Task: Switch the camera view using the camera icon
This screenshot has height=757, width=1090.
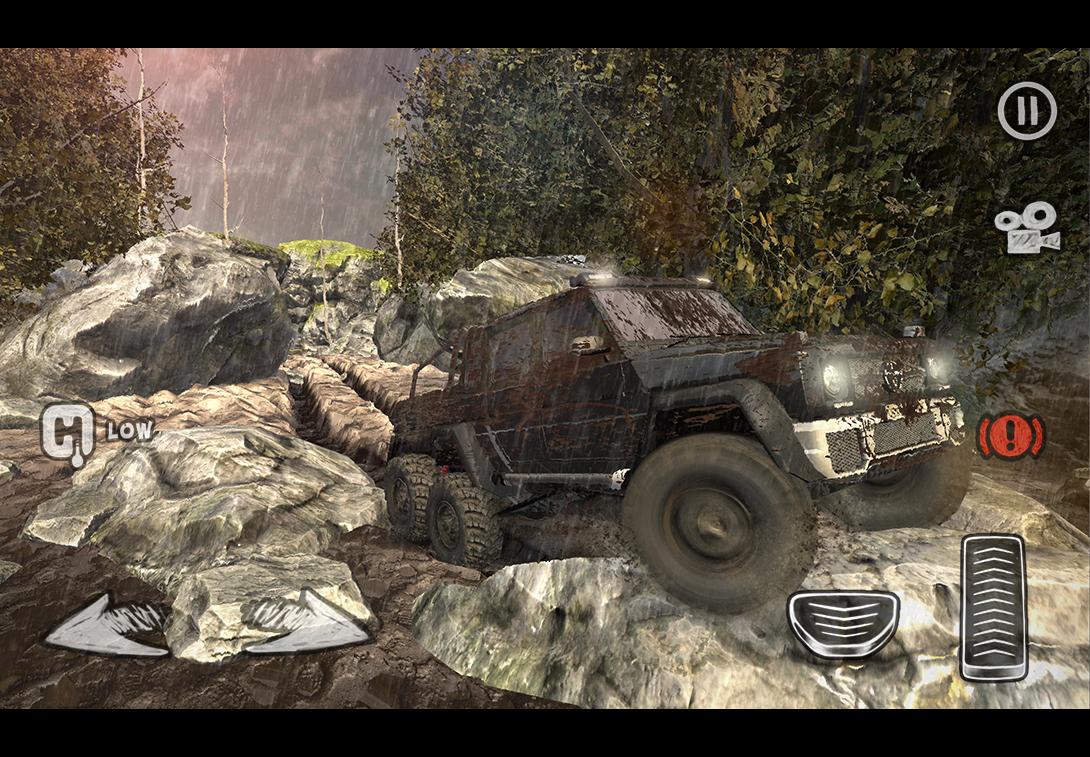Action: pyautogui.click(x=1027, y=228)
